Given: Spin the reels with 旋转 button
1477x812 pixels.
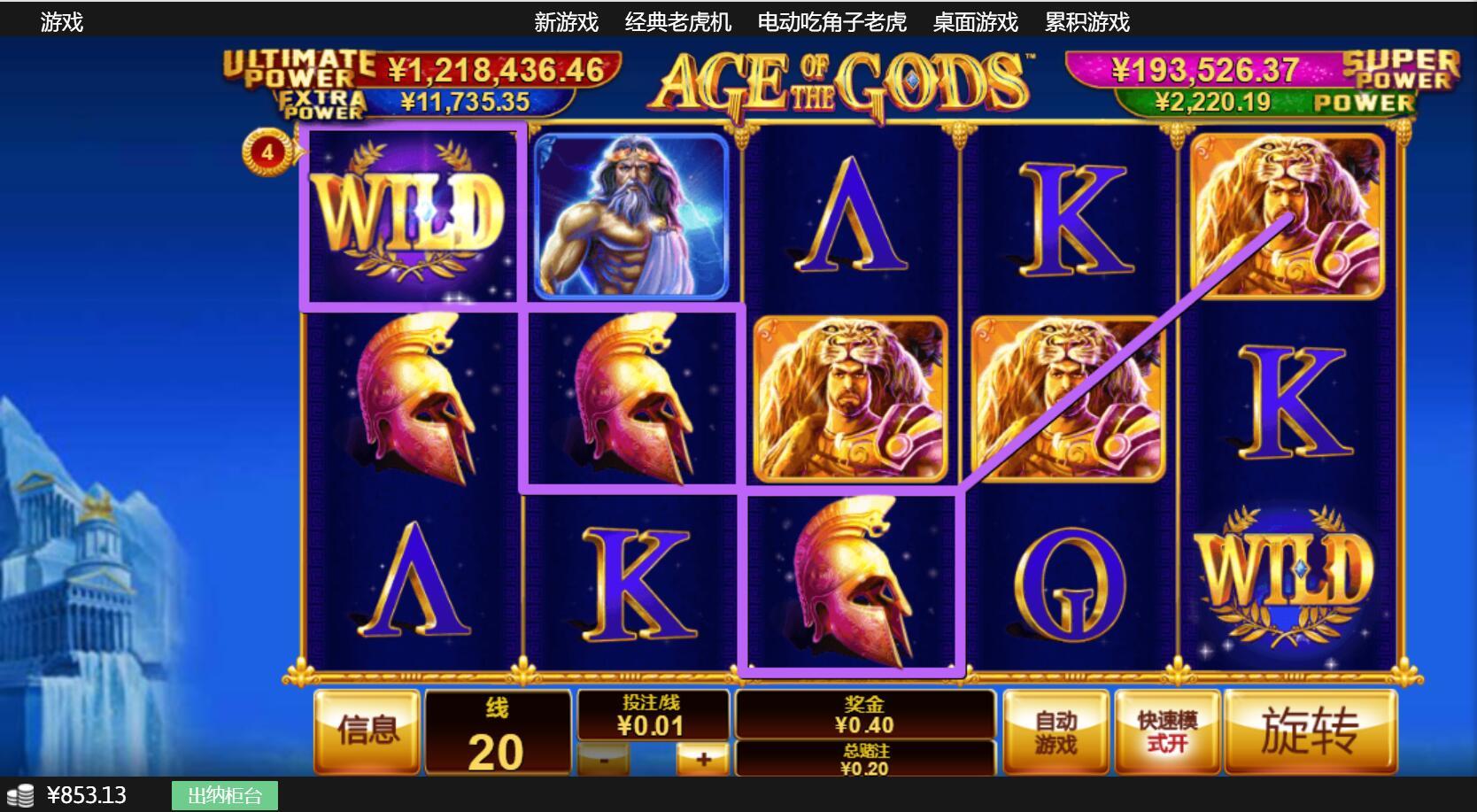Looking at the screenshot, I should coord(1310,731).
